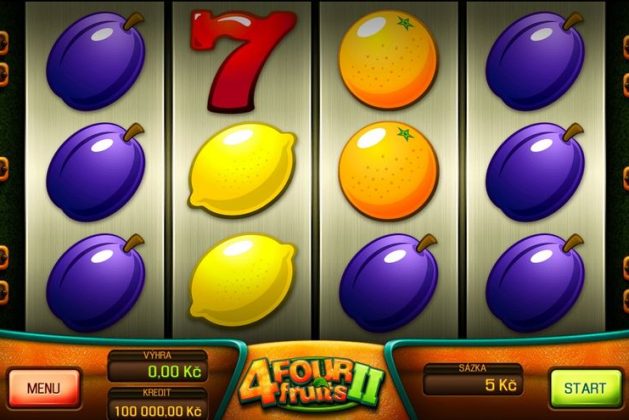
Task: Open the MENU button
Action: [44, 387]
